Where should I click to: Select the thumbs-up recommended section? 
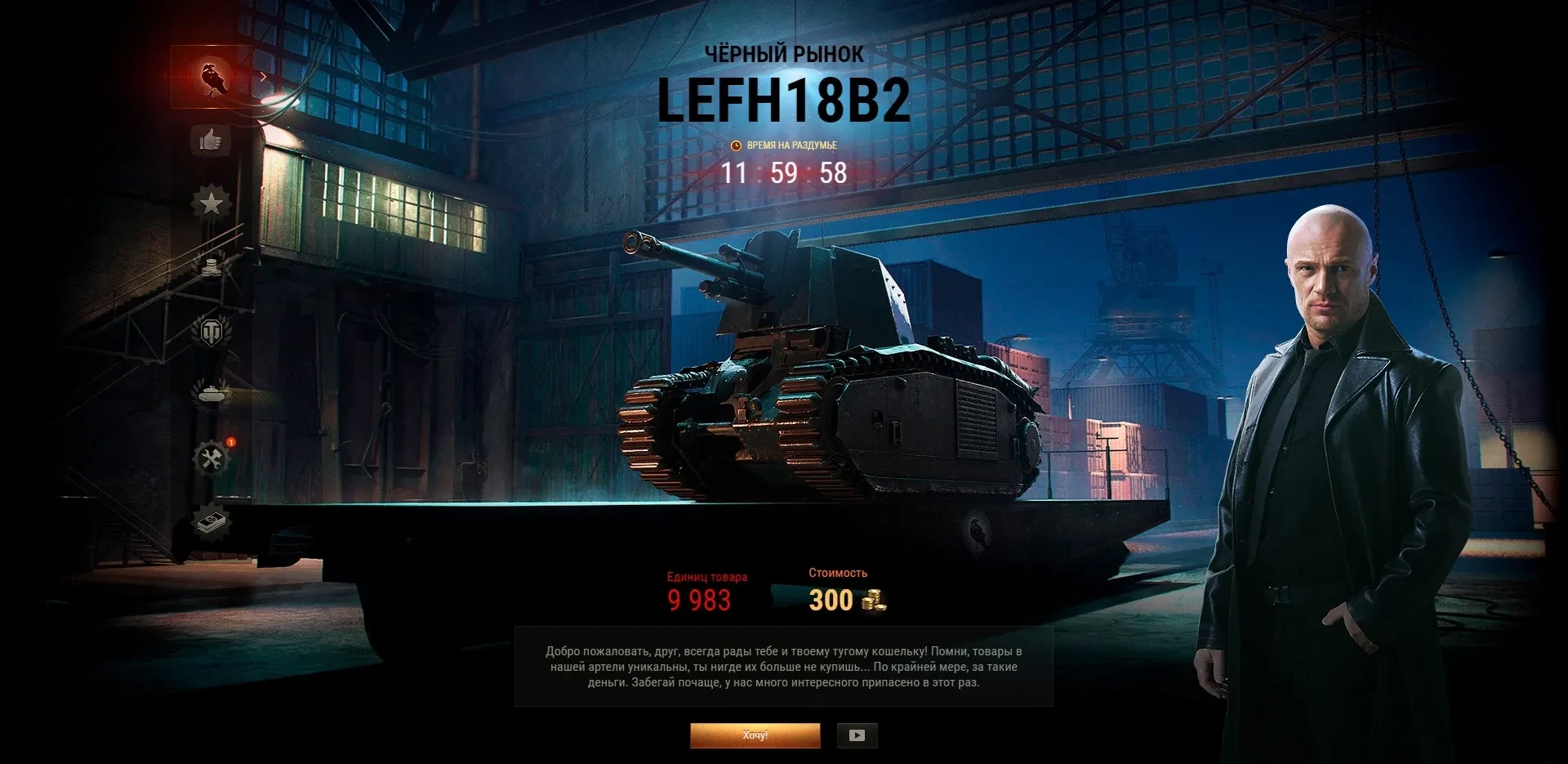pyautogui.click(x=211, y=141)
